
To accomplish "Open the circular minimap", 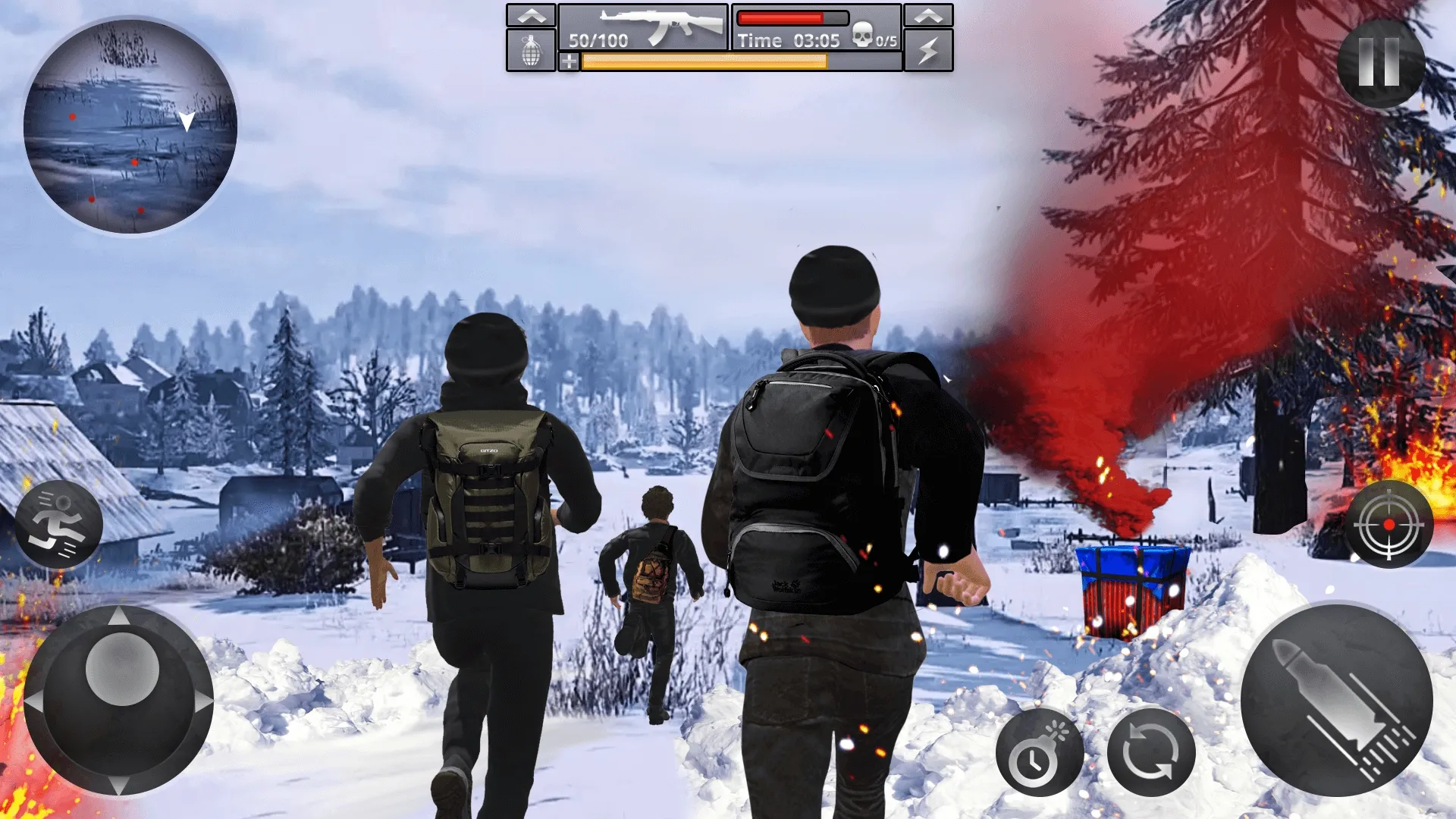I will (130, 127).
